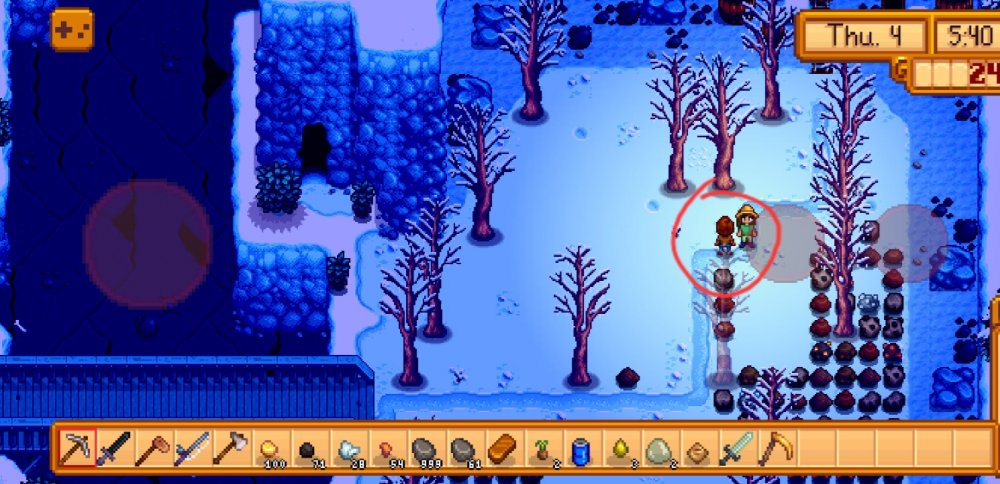Tap the gamepad icon button

point(72,29)
